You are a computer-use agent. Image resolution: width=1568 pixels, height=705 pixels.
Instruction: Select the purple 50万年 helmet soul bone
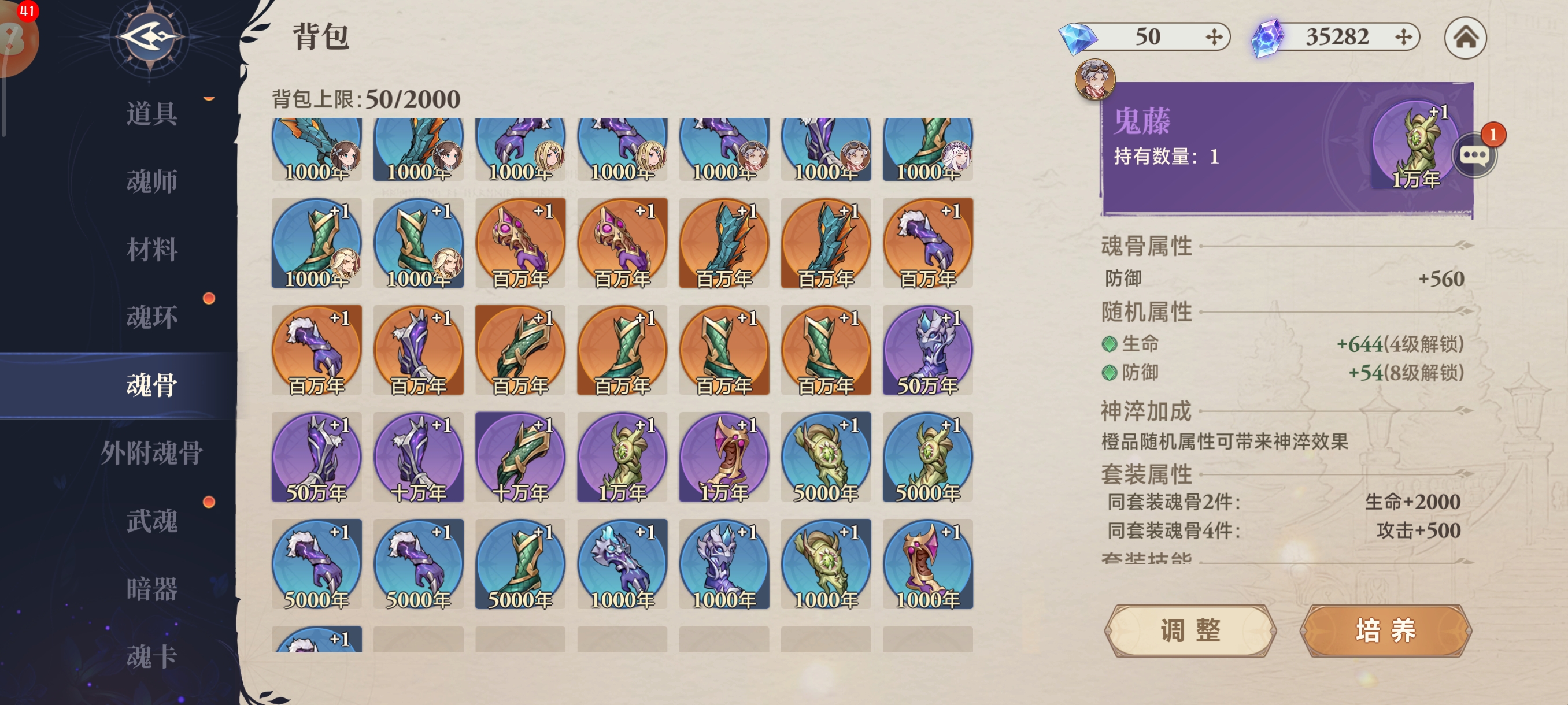(x=927, y=350)
